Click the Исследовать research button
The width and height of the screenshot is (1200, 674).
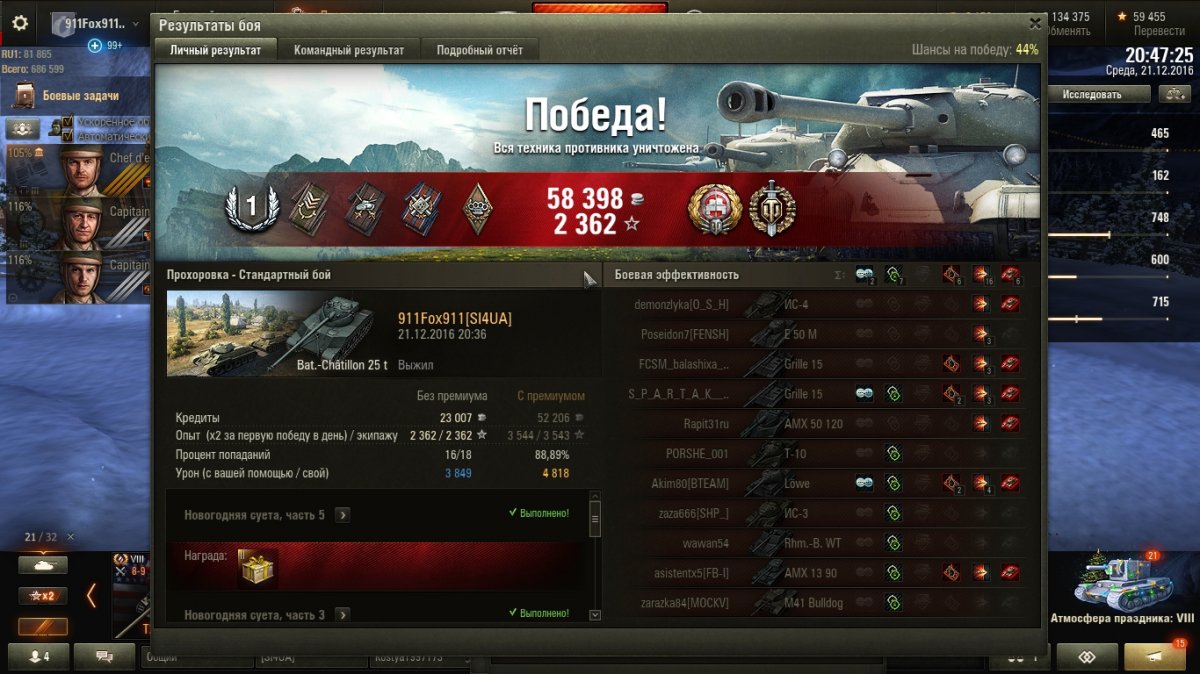(x=1090, y=94)
